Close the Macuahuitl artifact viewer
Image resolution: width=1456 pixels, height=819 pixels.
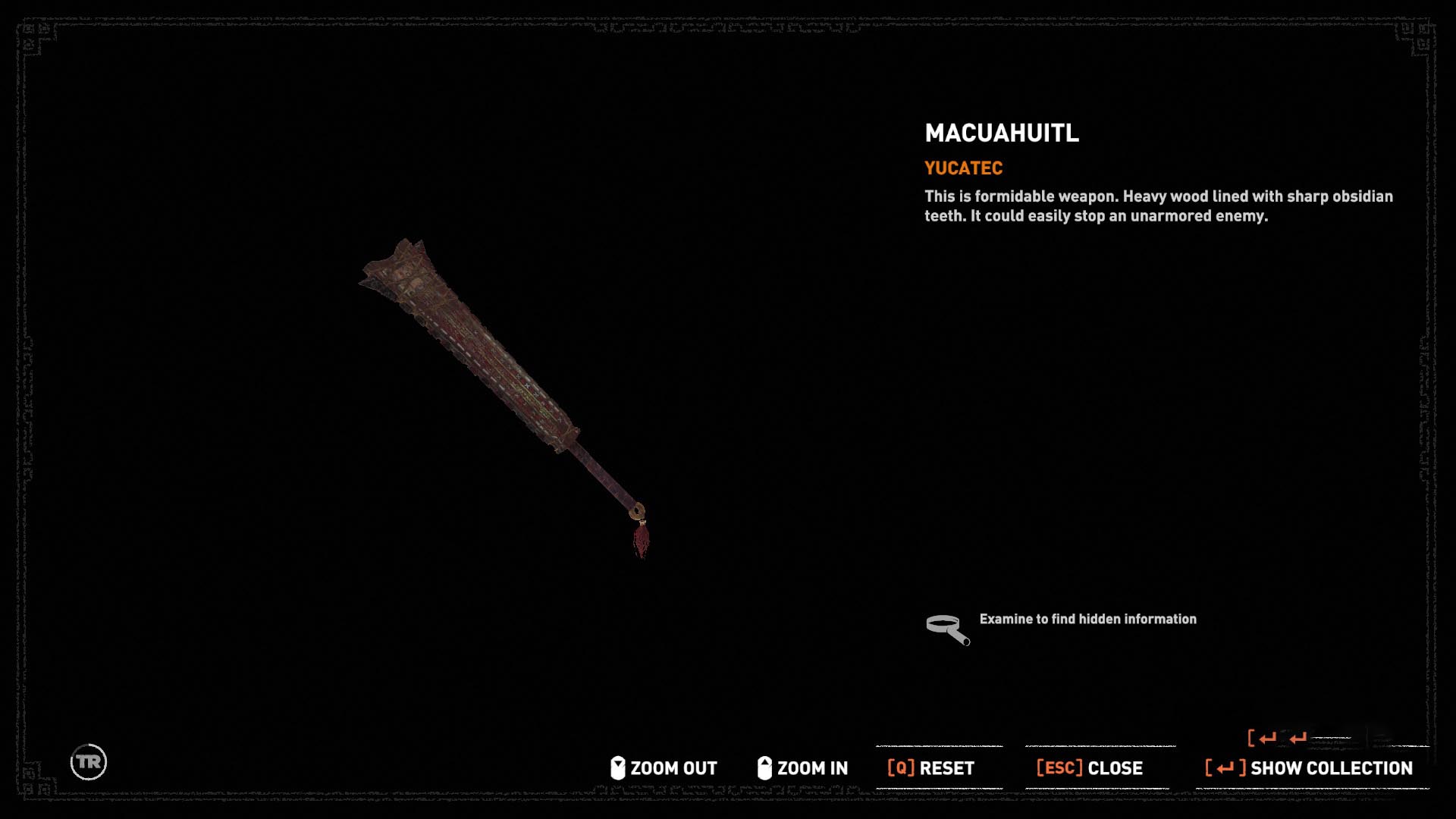(1090, 768)
